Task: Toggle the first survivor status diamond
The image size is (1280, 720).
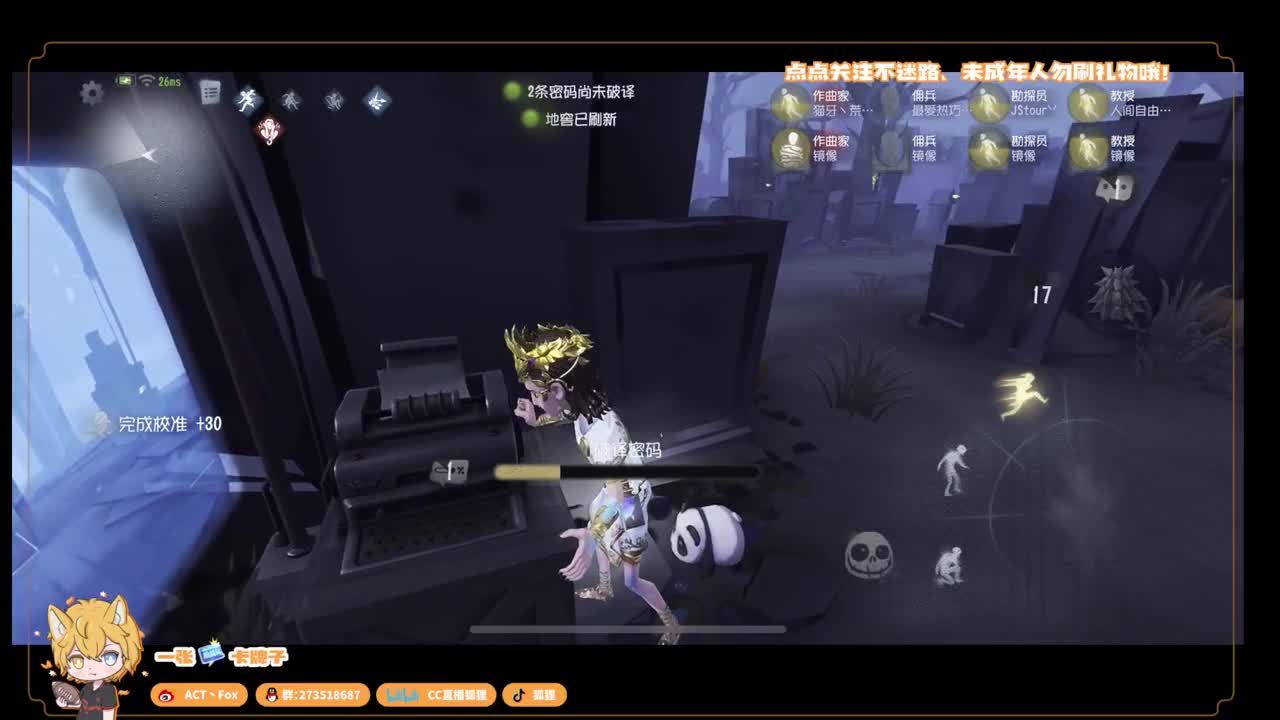Action: point(248,100)
